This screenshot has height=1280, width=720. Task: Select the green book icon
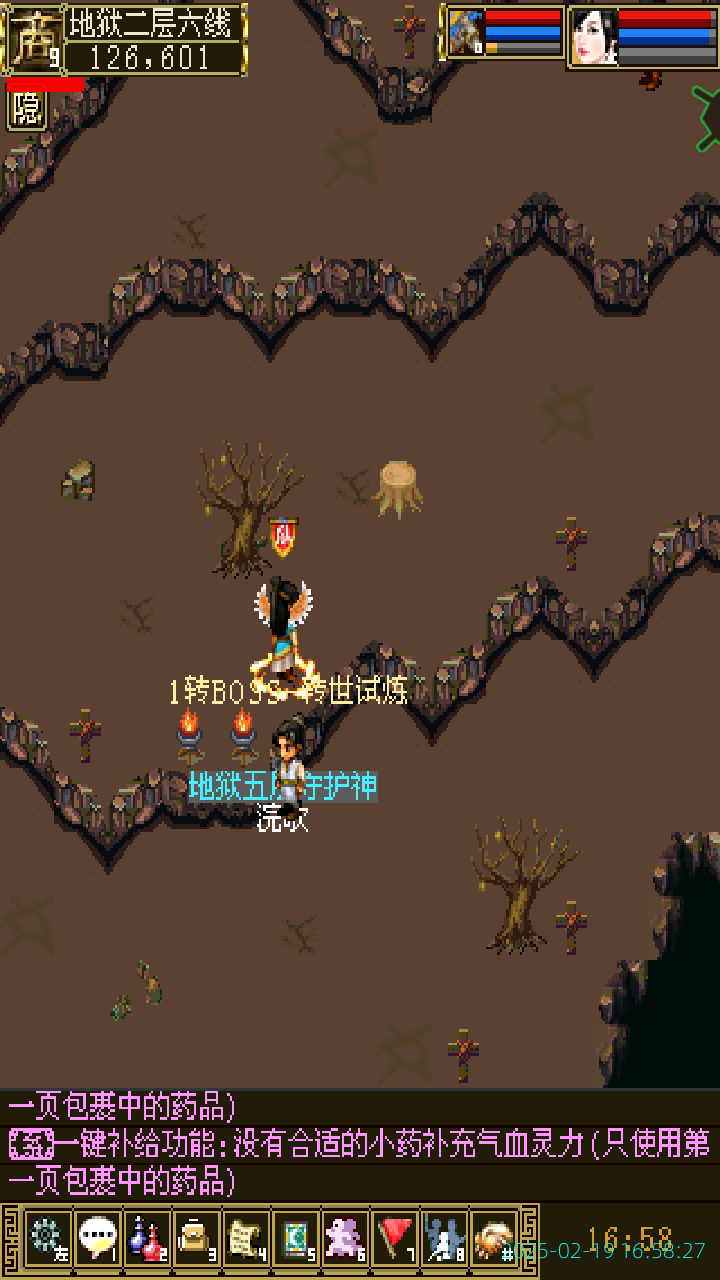coord(296,1238)
